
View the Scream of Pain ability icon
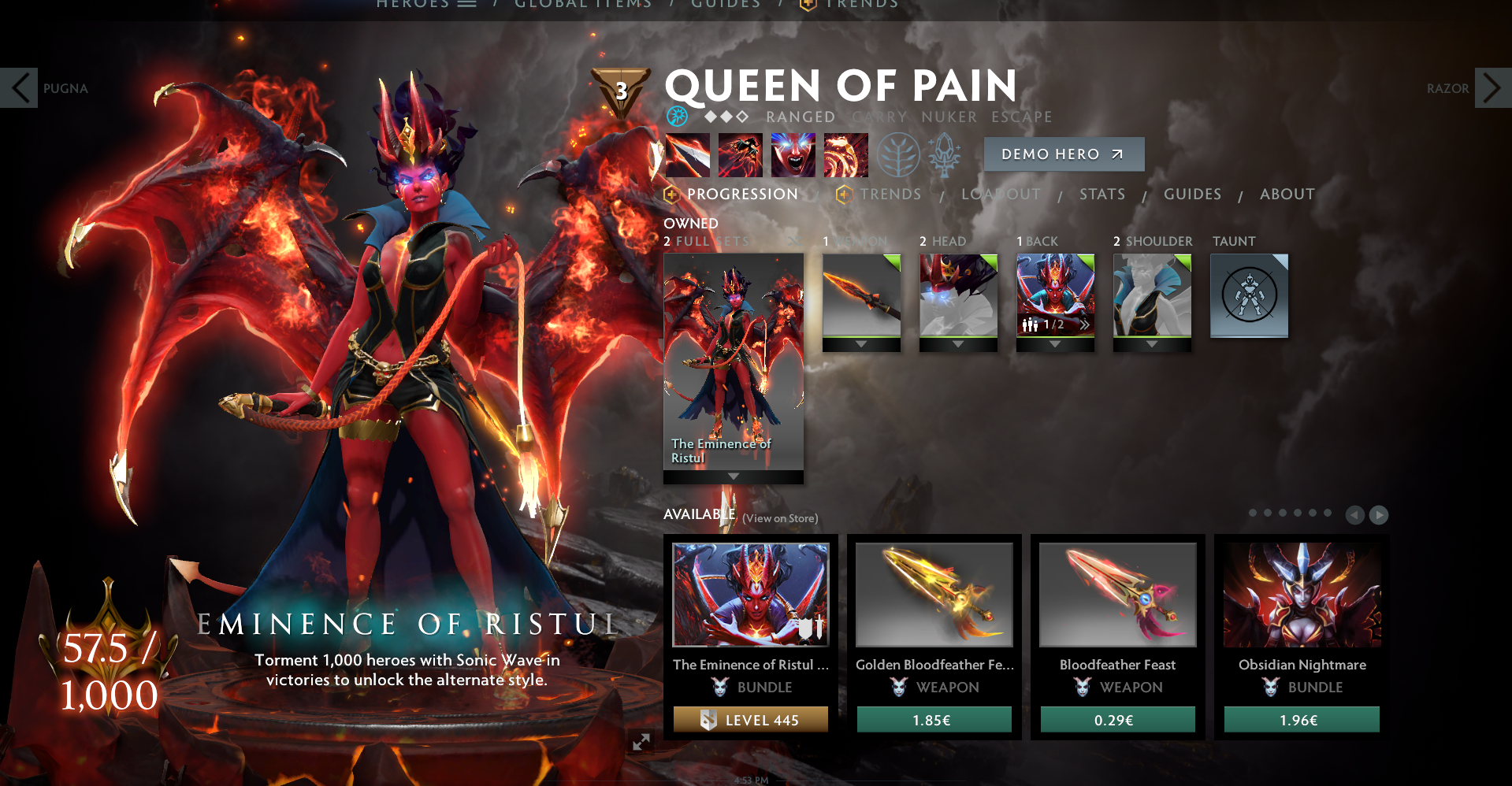point(793,155)
